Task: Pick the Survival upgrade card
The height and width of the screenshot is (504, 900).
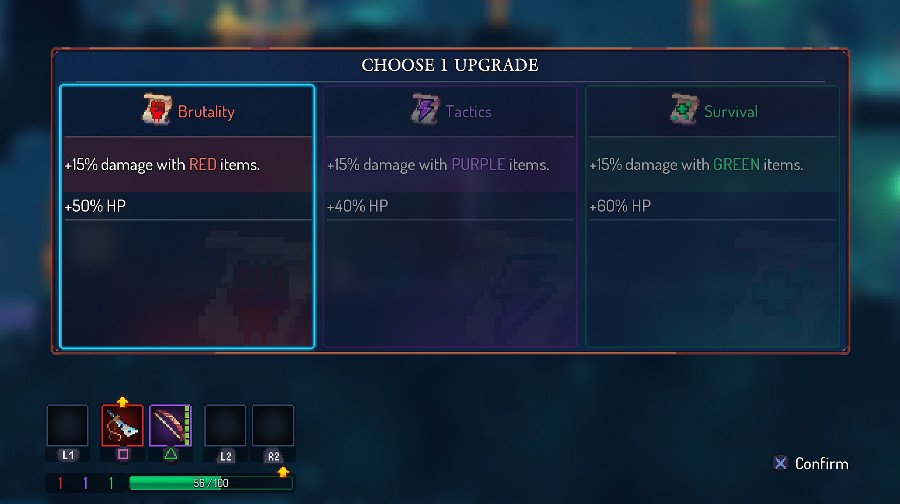Action: pyautogui.click(x=712, y=216)
